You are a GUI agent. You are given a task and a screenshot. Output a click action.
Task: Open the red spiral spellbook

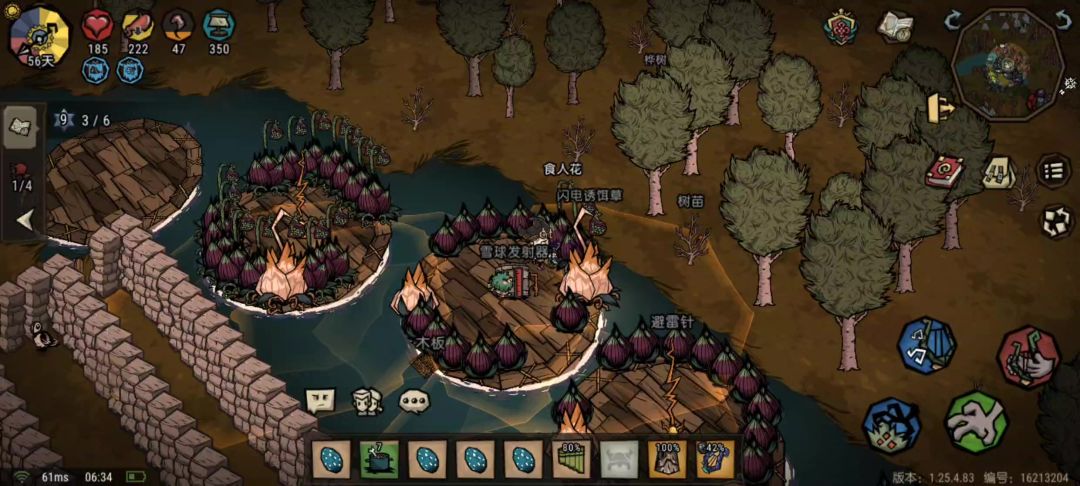942,172
